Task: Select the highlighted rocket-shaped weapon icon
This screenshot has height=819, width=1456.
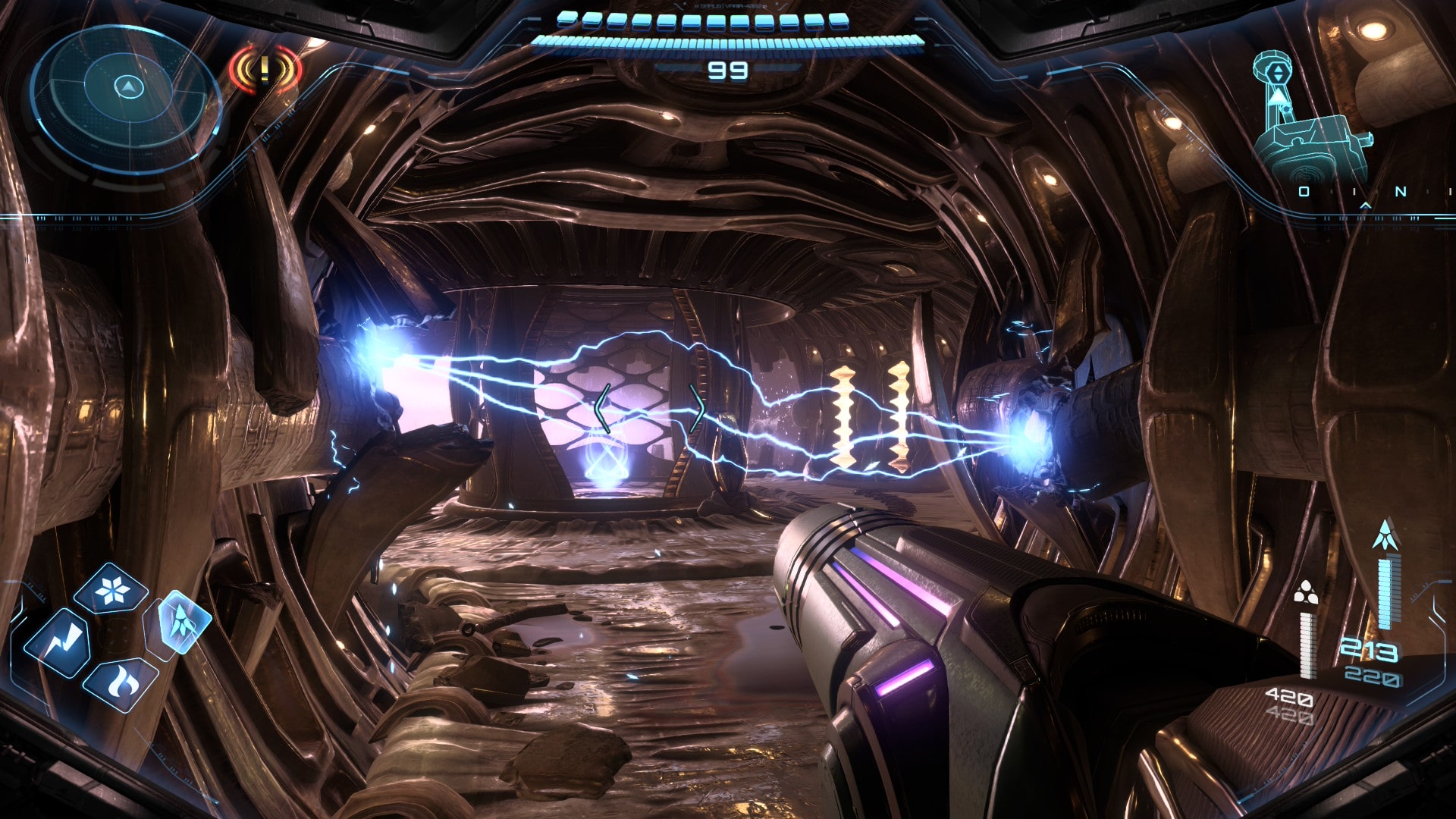Action: point(182,622)
